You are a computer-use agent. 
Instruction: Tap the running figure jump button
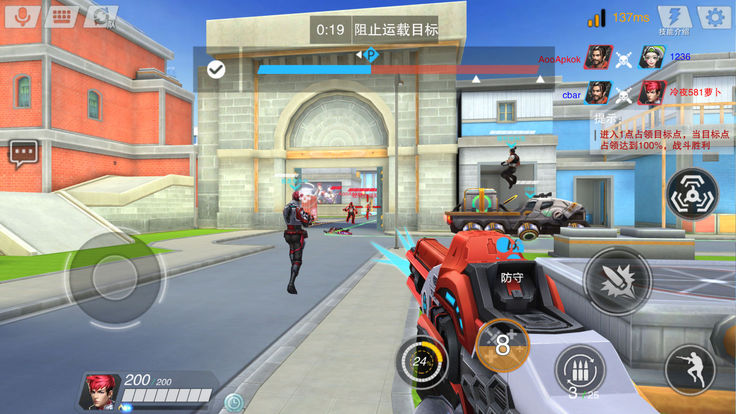[688, 369]
